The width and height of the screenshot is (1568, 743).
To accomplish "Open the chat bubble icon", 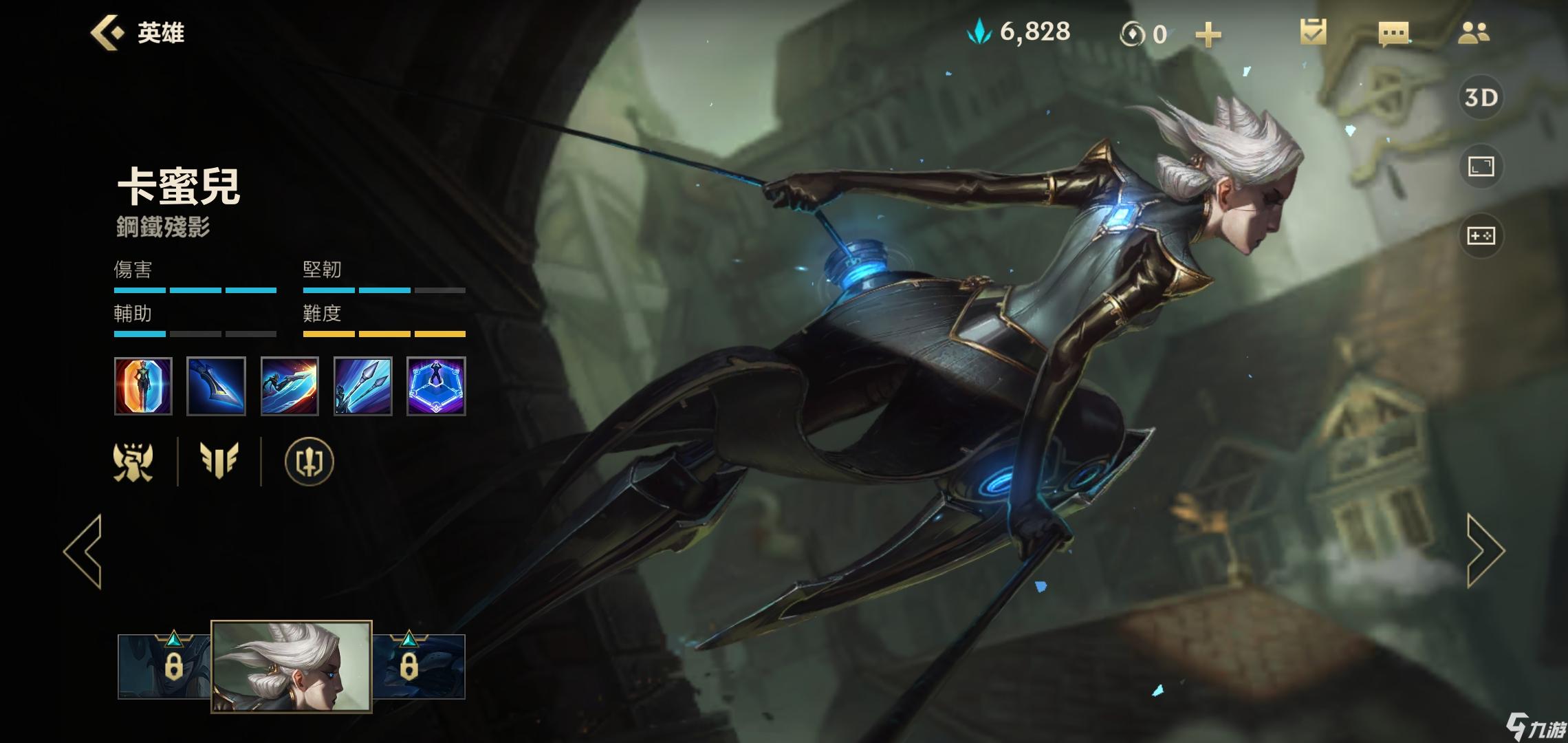I will [1393, 33].
